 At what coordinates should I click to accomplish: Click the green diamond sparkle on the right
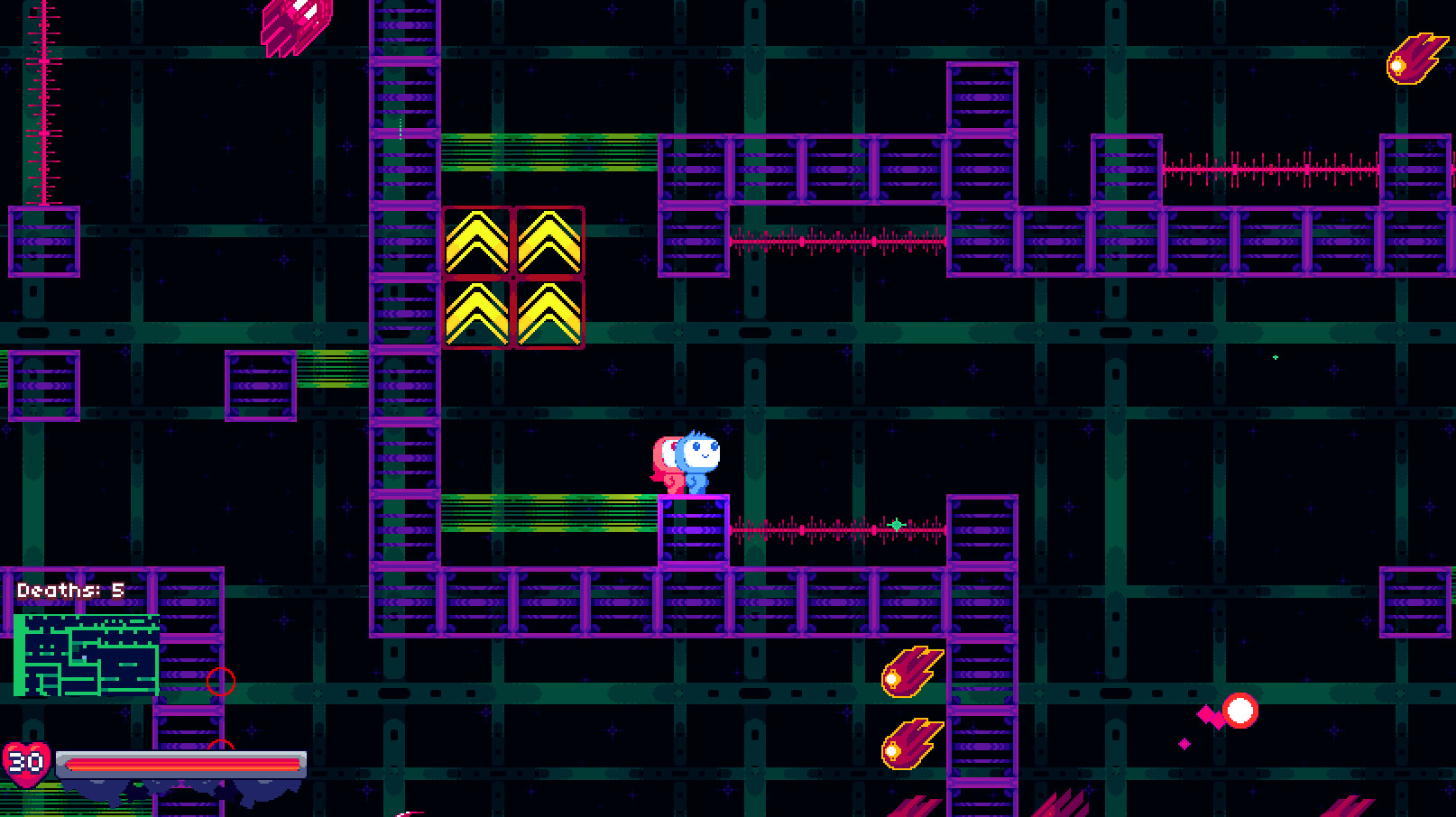pos(1274,357)
